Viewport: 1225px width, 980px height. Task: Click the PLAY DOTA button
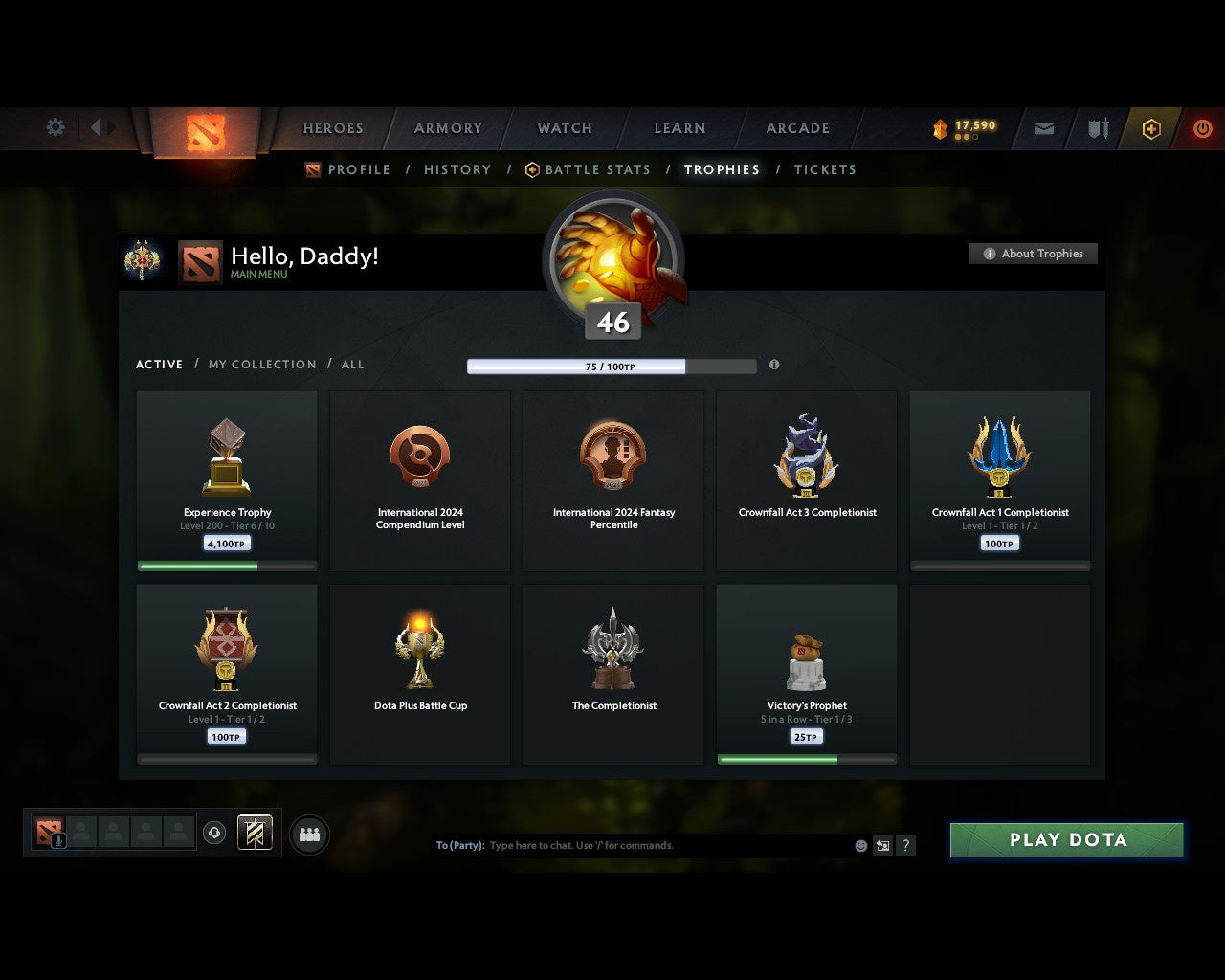1065,840
